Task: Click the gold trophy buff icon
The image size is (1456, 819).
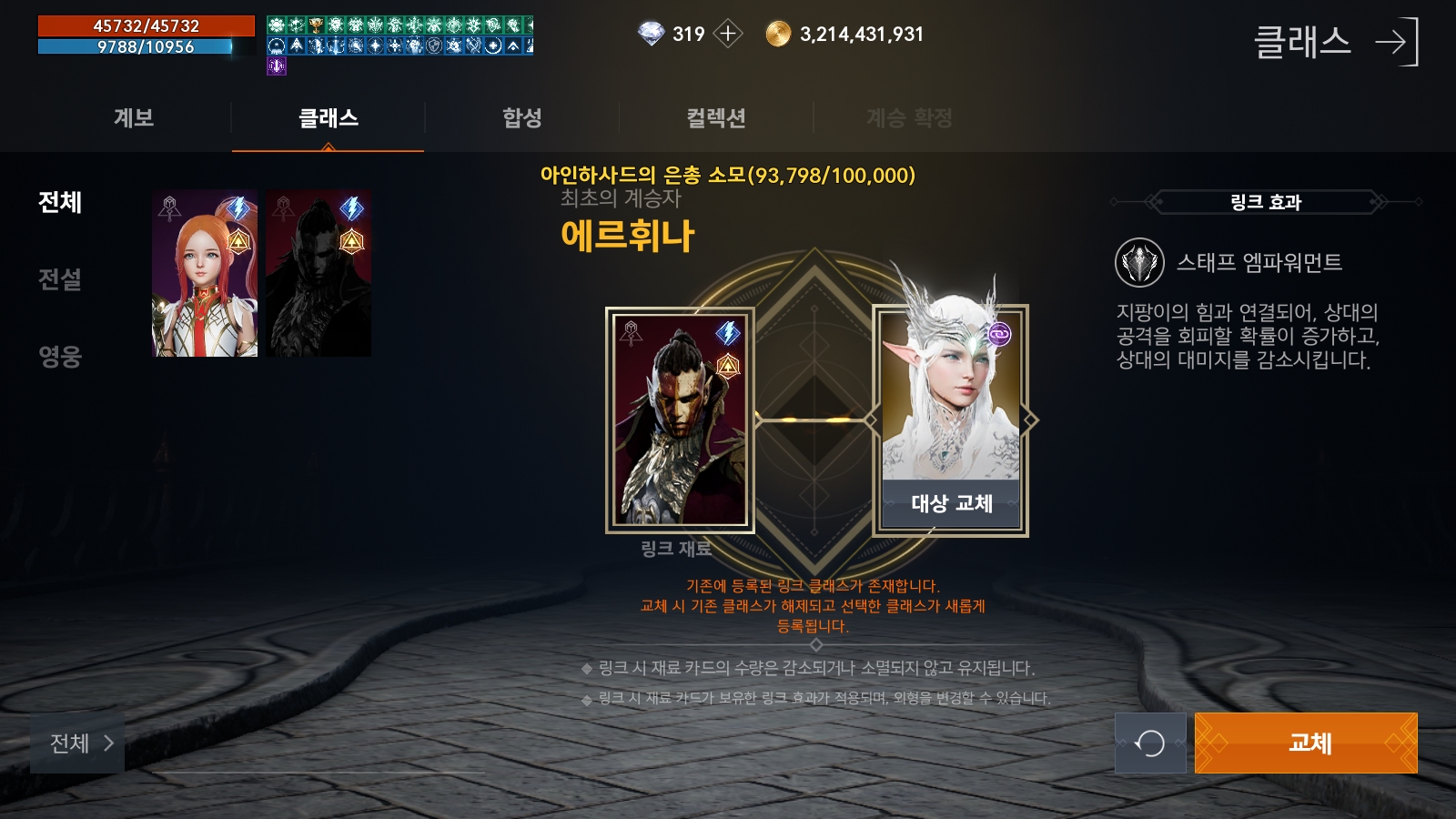Action: [x=316, y=25]
